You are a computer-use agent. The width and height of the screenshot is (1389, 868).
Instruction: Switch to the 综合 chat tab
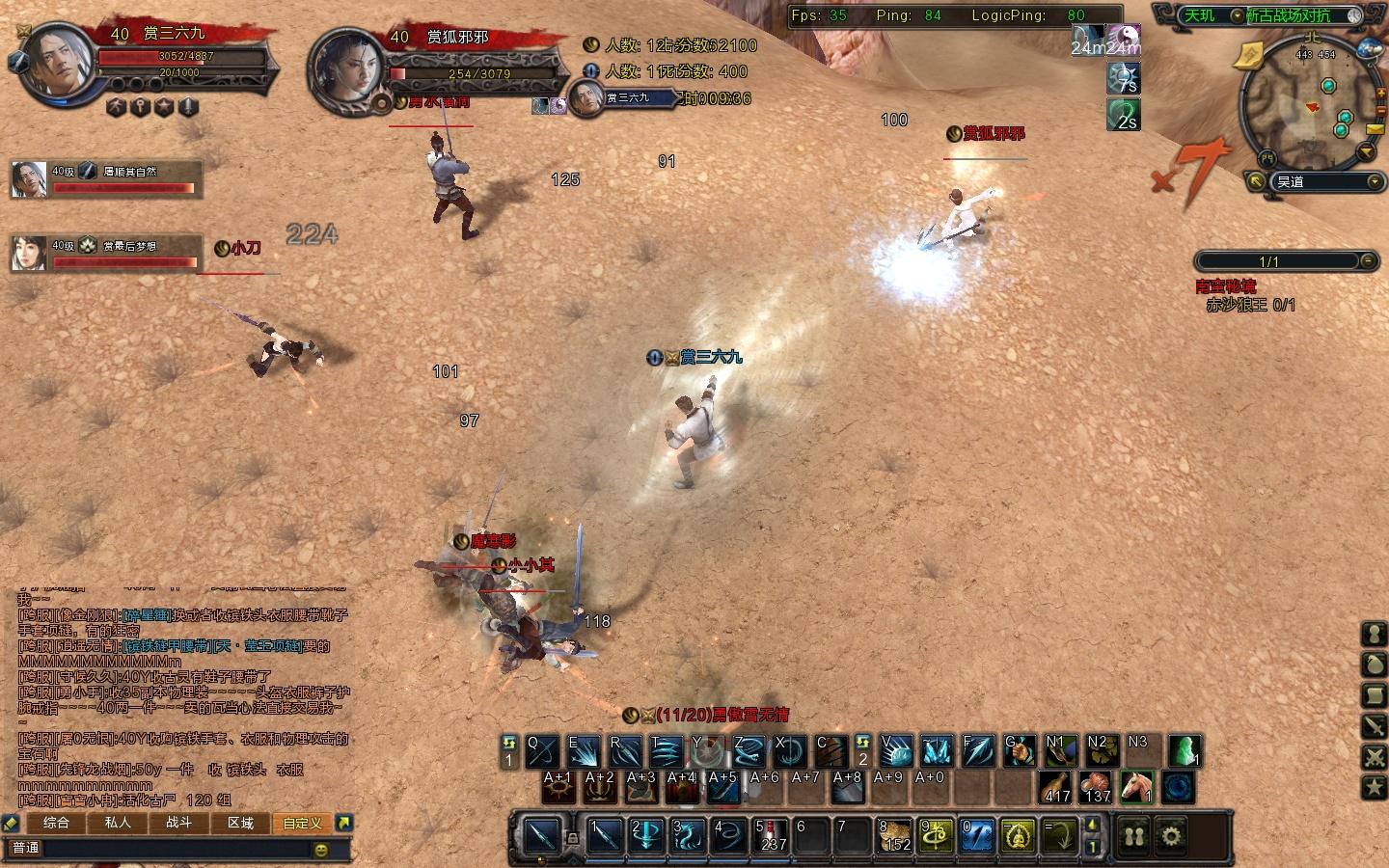click(x=56, y=823)
